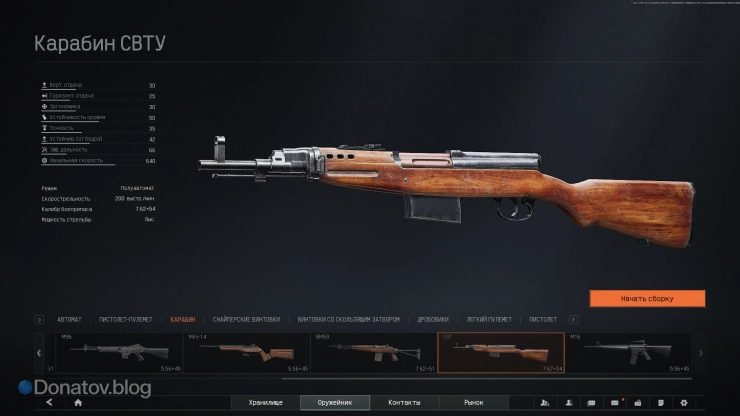Switch to the Автомат weapon category

[x=70, y=320]
